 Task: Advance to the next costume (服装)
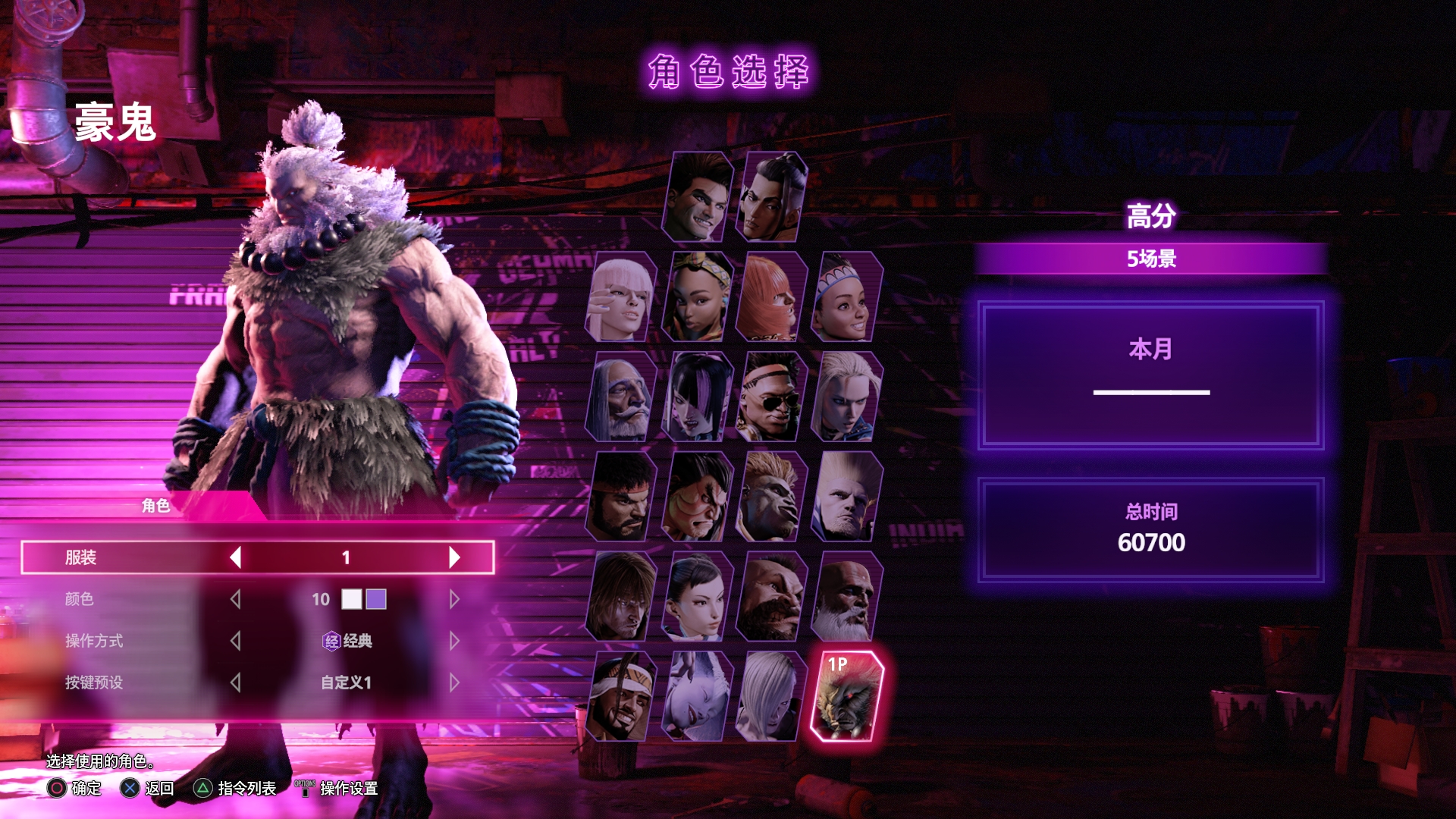pyautogui.click(x=454, y=557)
